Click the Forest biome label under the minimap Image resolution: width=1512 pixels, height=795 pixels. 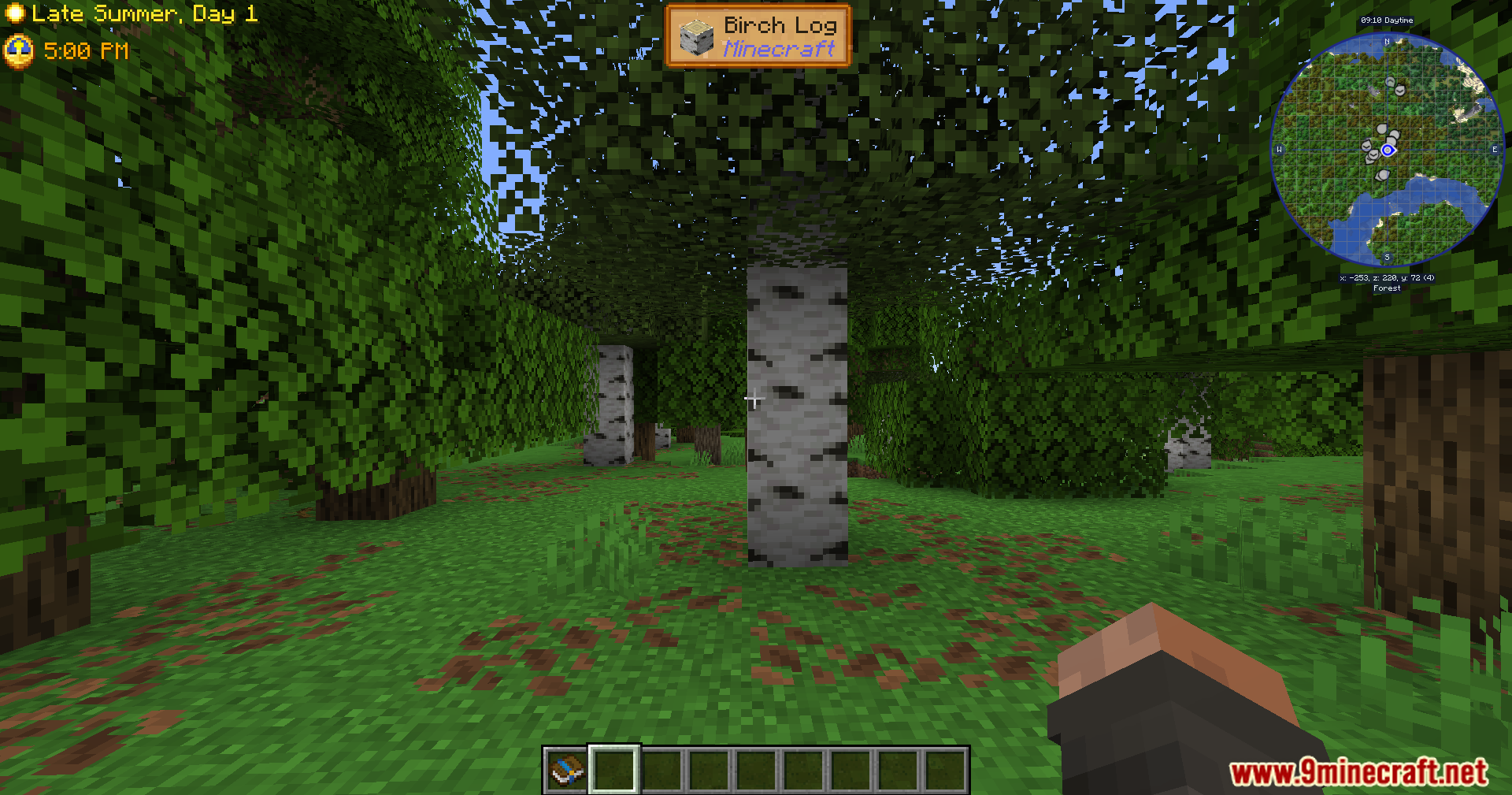[x=1388, y=288]
